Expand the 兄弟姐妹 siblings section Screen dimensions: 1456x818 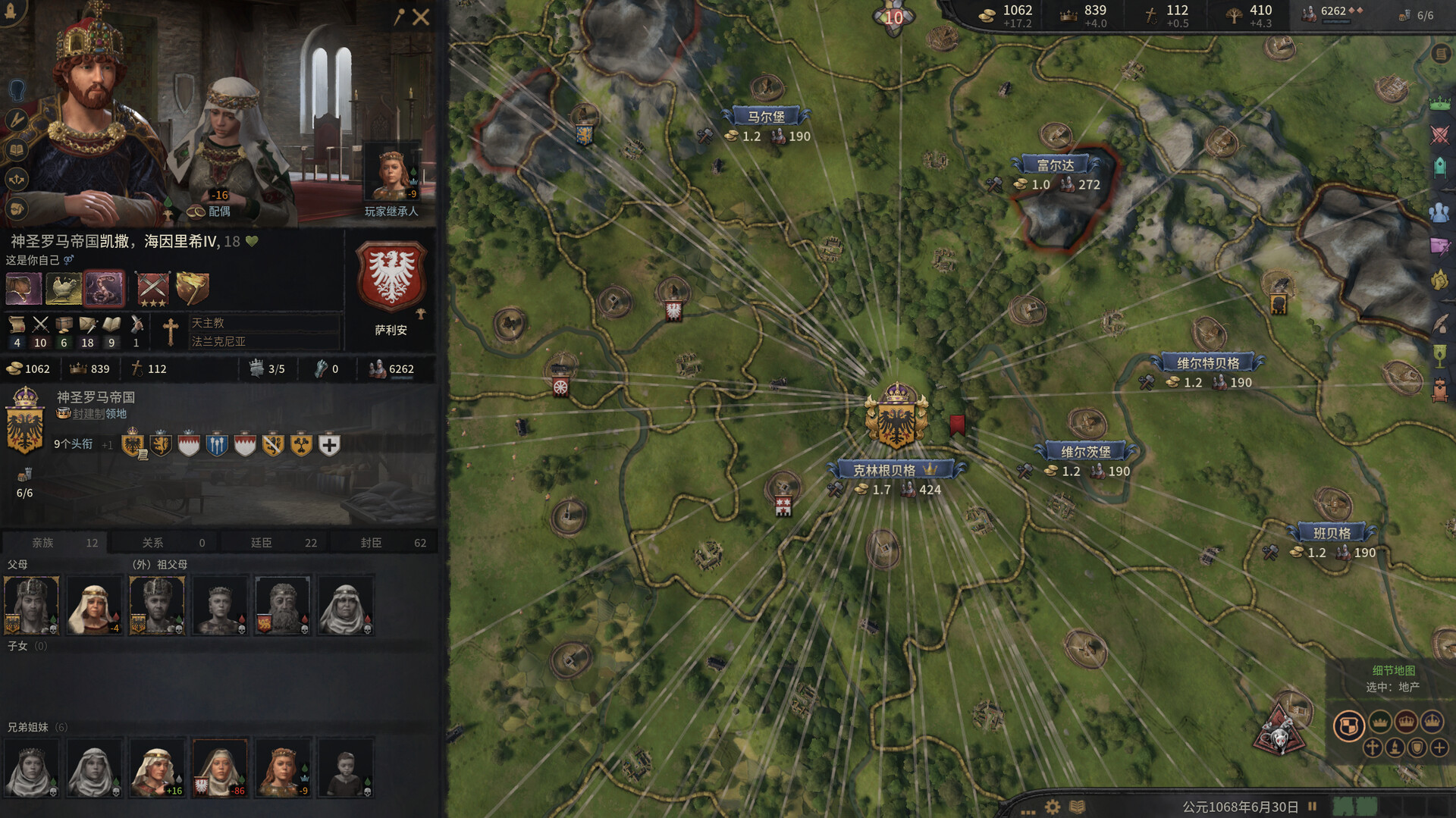click(x=34, y=726)
